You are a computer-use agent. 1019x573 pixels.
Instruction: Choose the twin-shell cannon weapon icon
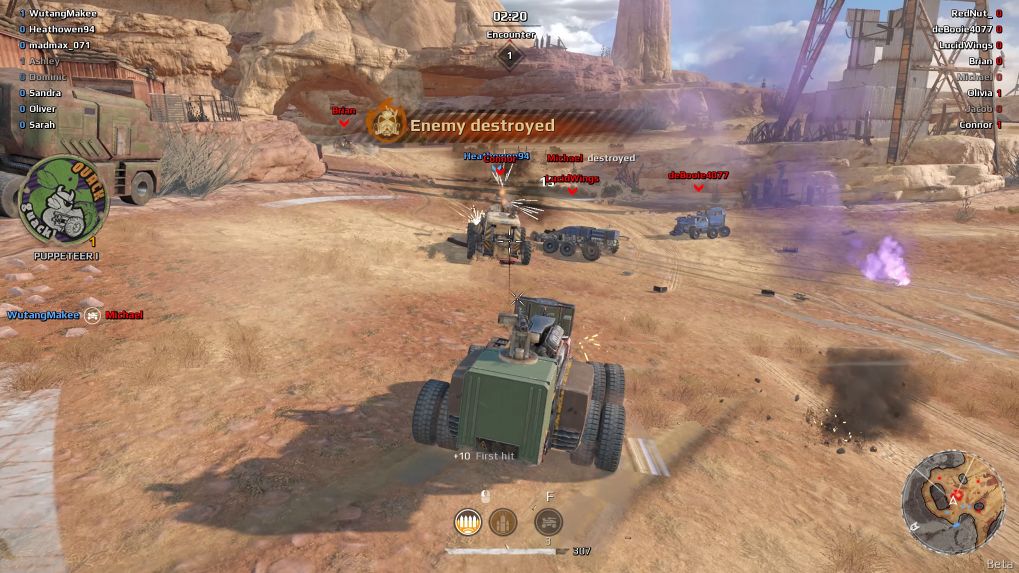point(502,521)
